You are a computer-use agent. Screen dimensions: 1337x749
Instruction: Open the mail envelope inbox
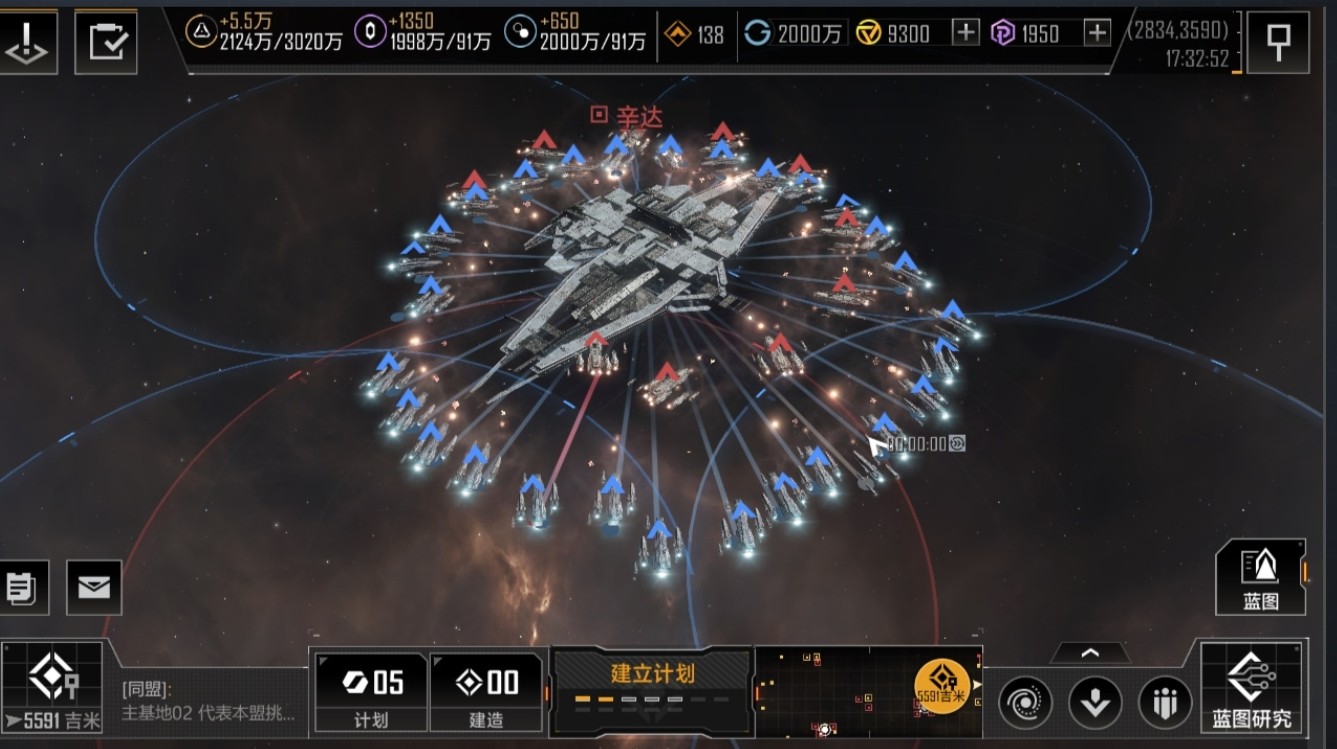(94, 587)
